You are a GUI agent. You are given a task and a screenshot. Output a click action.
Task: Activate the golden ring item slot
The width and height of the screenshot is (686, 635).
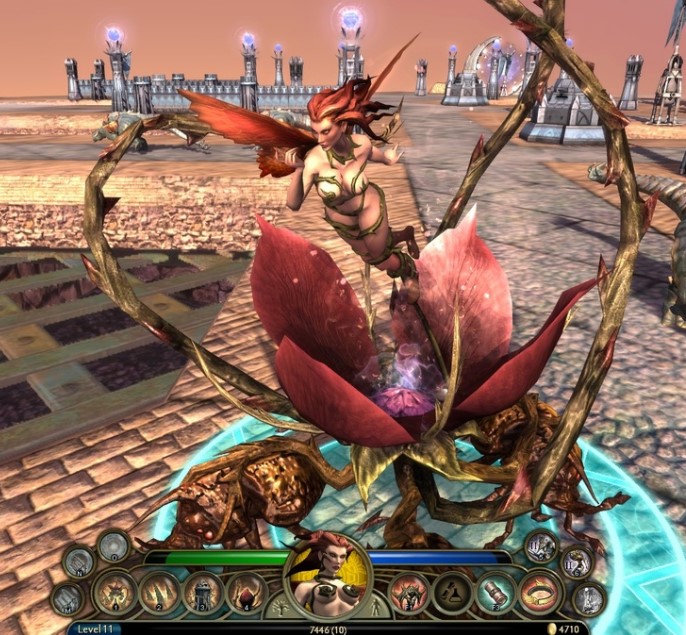coord(539,593)
